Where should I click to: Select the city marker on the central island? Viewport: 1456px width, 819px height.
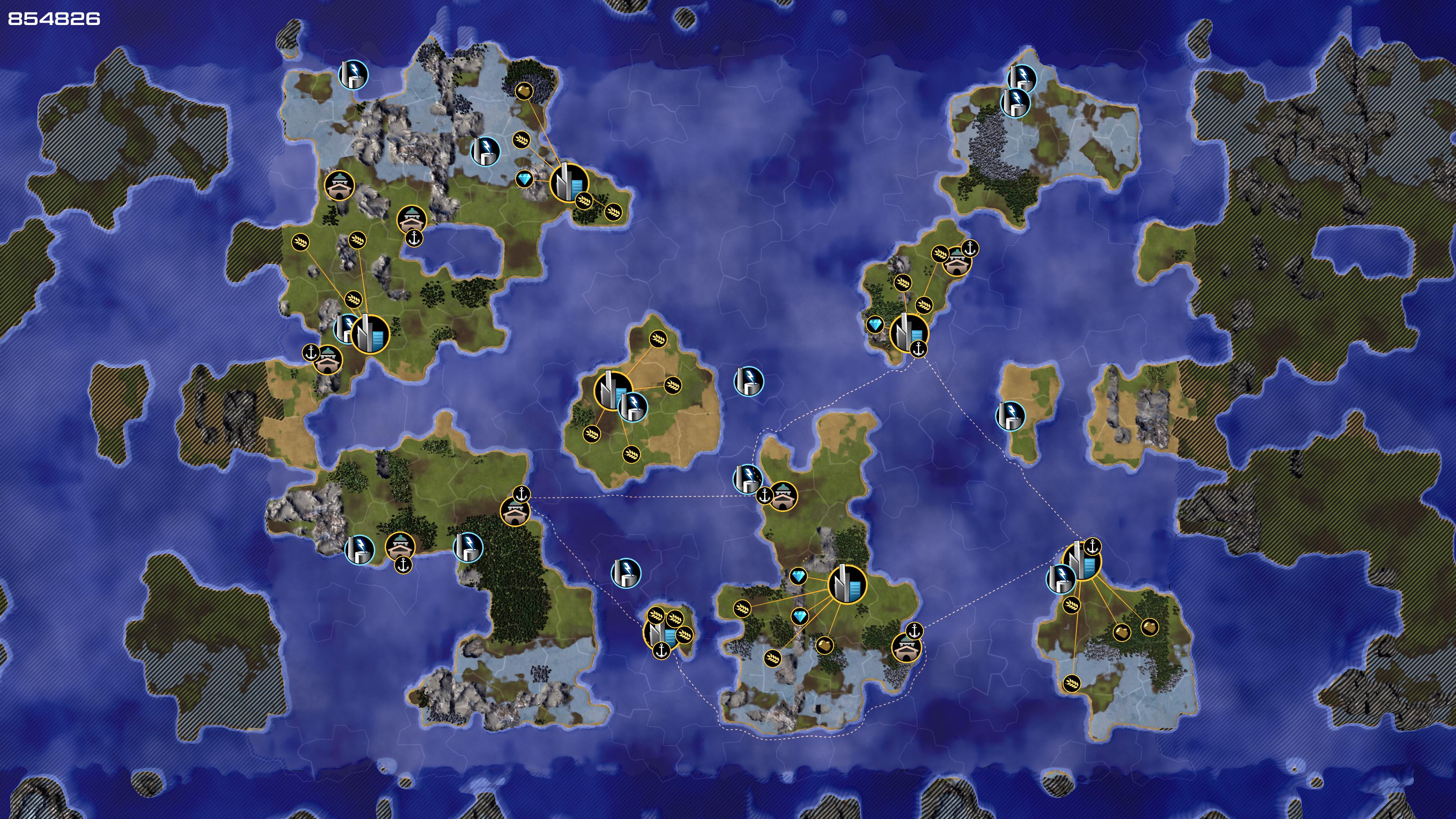(x=612, y=389)
